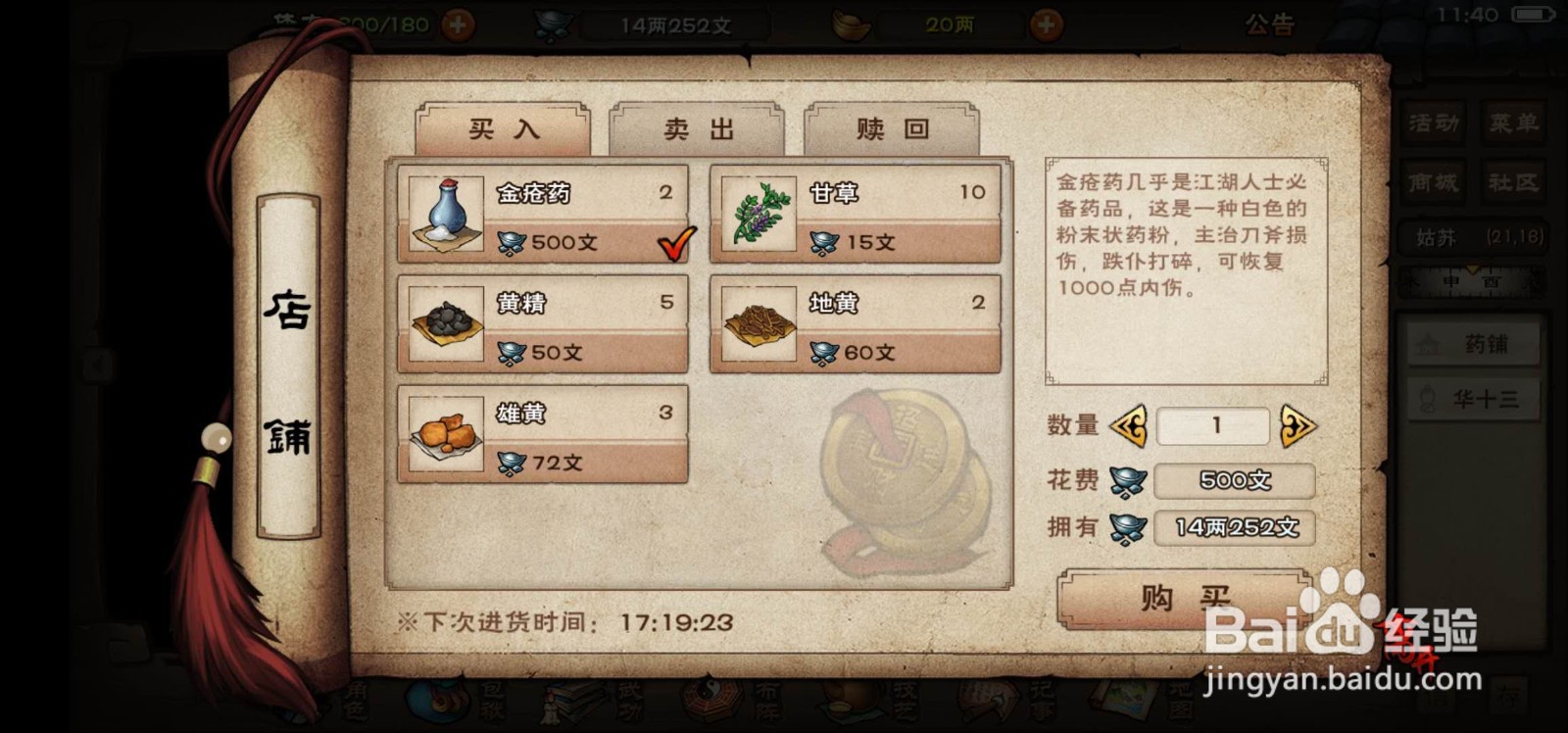Open the 商城 mall button
Image resolution: width=1568 pixels, height=733 pixels.
(x=1432, y=182)
